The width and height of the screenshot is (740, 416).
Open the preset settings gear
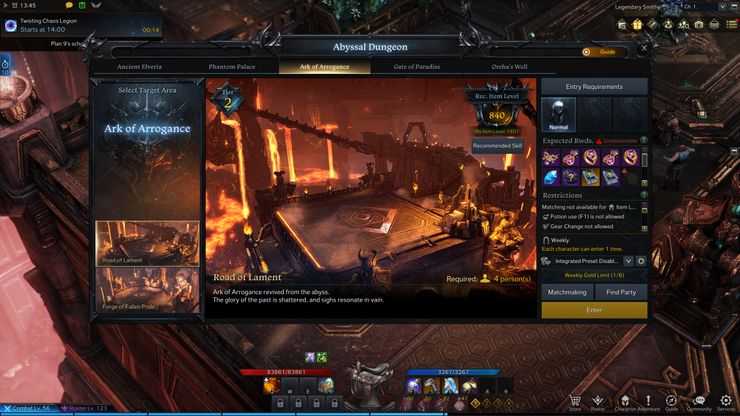coord(641,261)
